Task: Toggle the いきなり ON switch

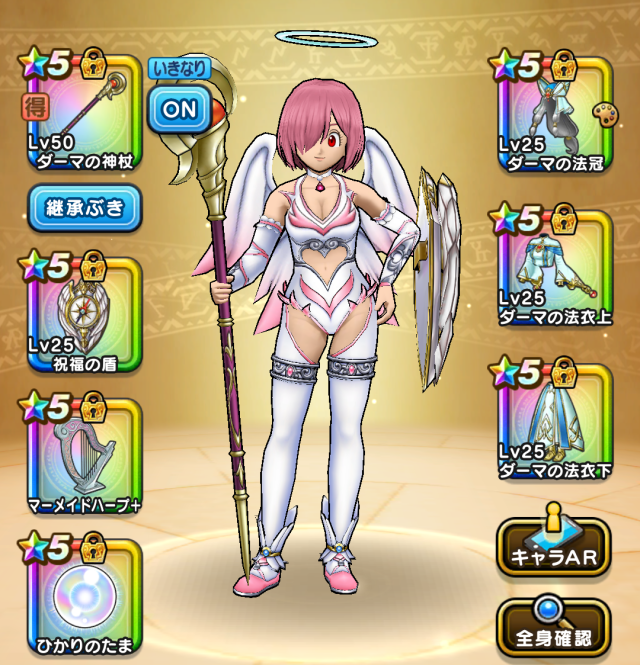Action: 180,108
